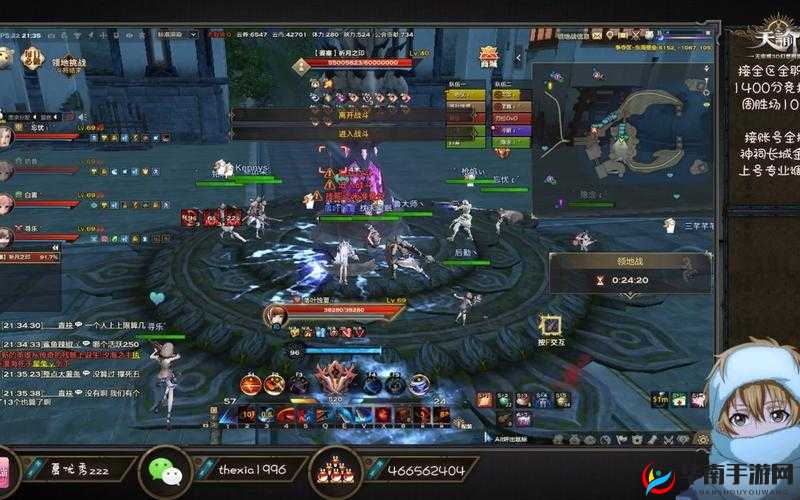Image resolution: width=800 pixels, height=500 pixels.
Task: Use the interact icon above 按F交互
Action: click(x=550, y=324)
